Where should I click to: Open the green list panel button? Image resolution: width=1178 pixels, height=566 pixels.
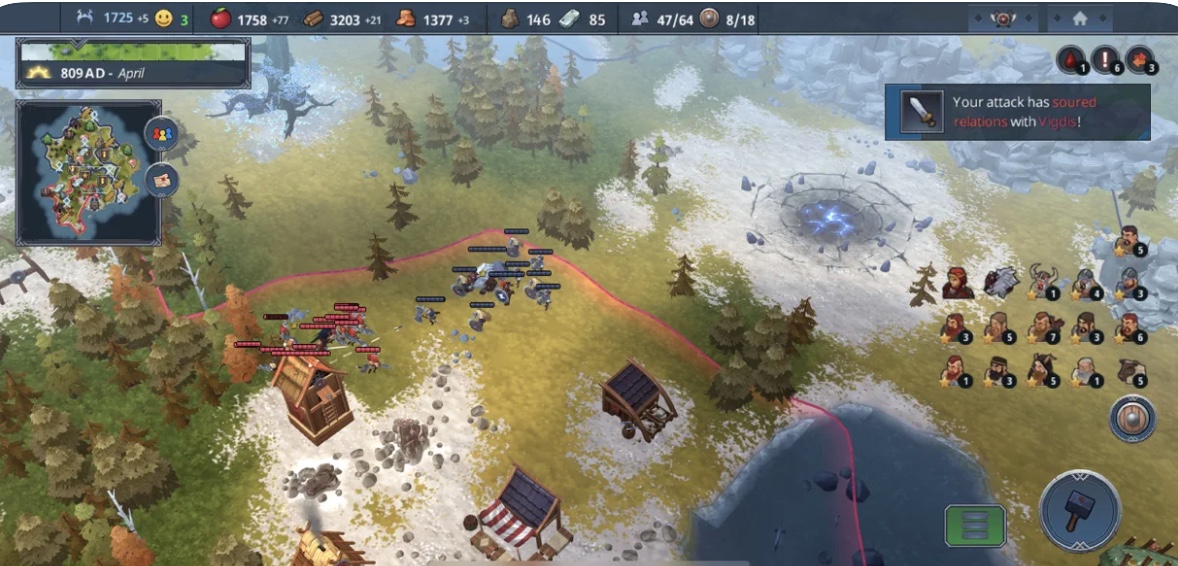975,525
